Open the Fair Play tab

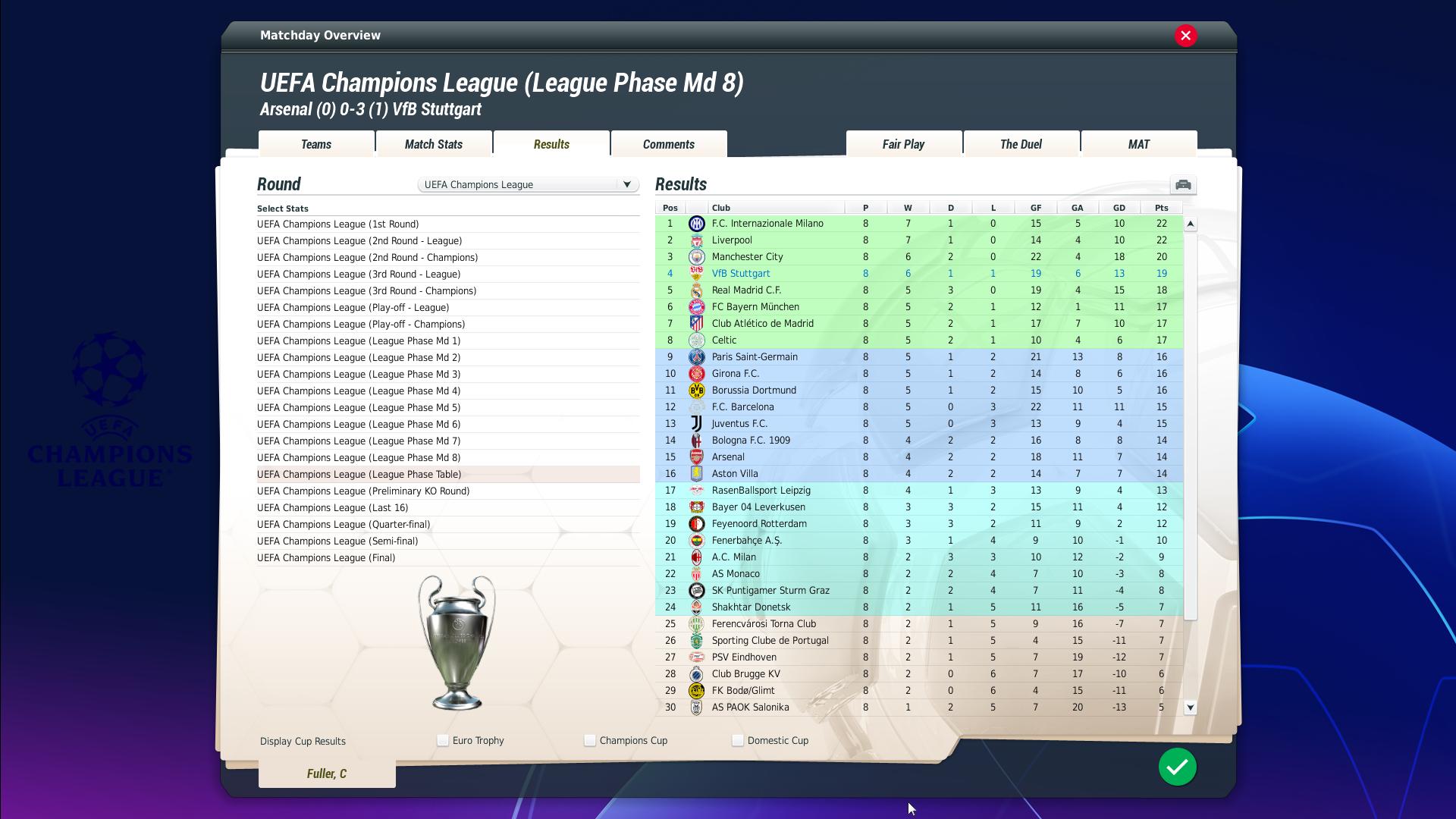click(x=903, y=144)
